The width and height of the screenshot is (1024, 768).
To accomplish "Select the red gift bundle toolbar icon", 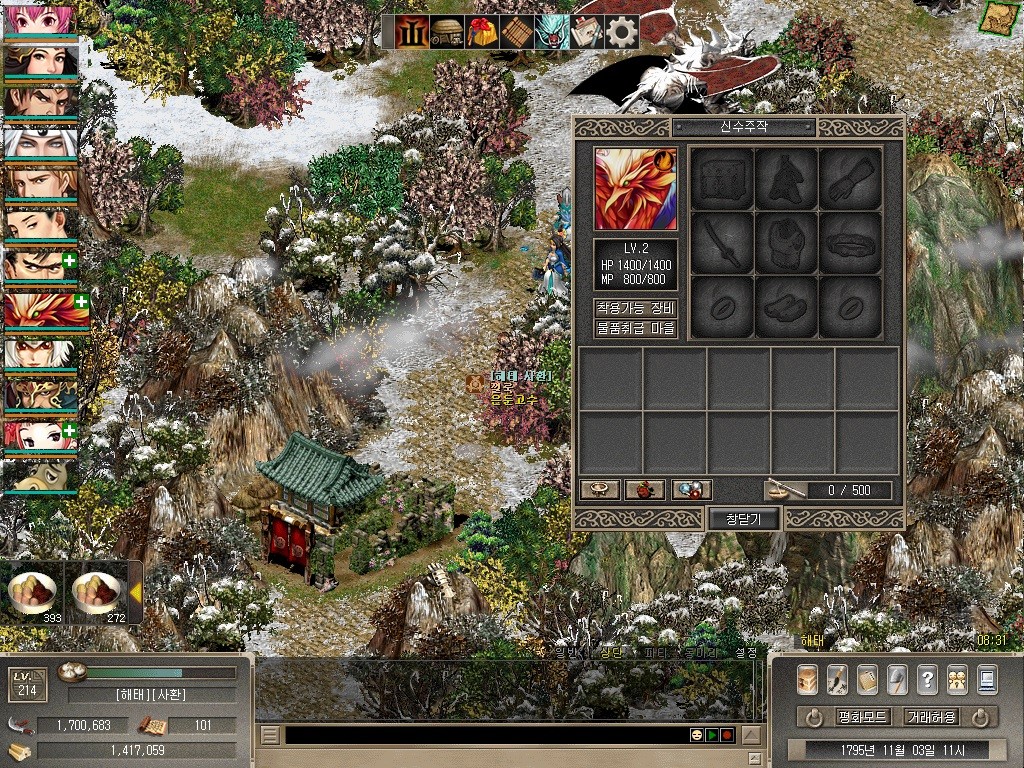I will click(x=481, y=33).
